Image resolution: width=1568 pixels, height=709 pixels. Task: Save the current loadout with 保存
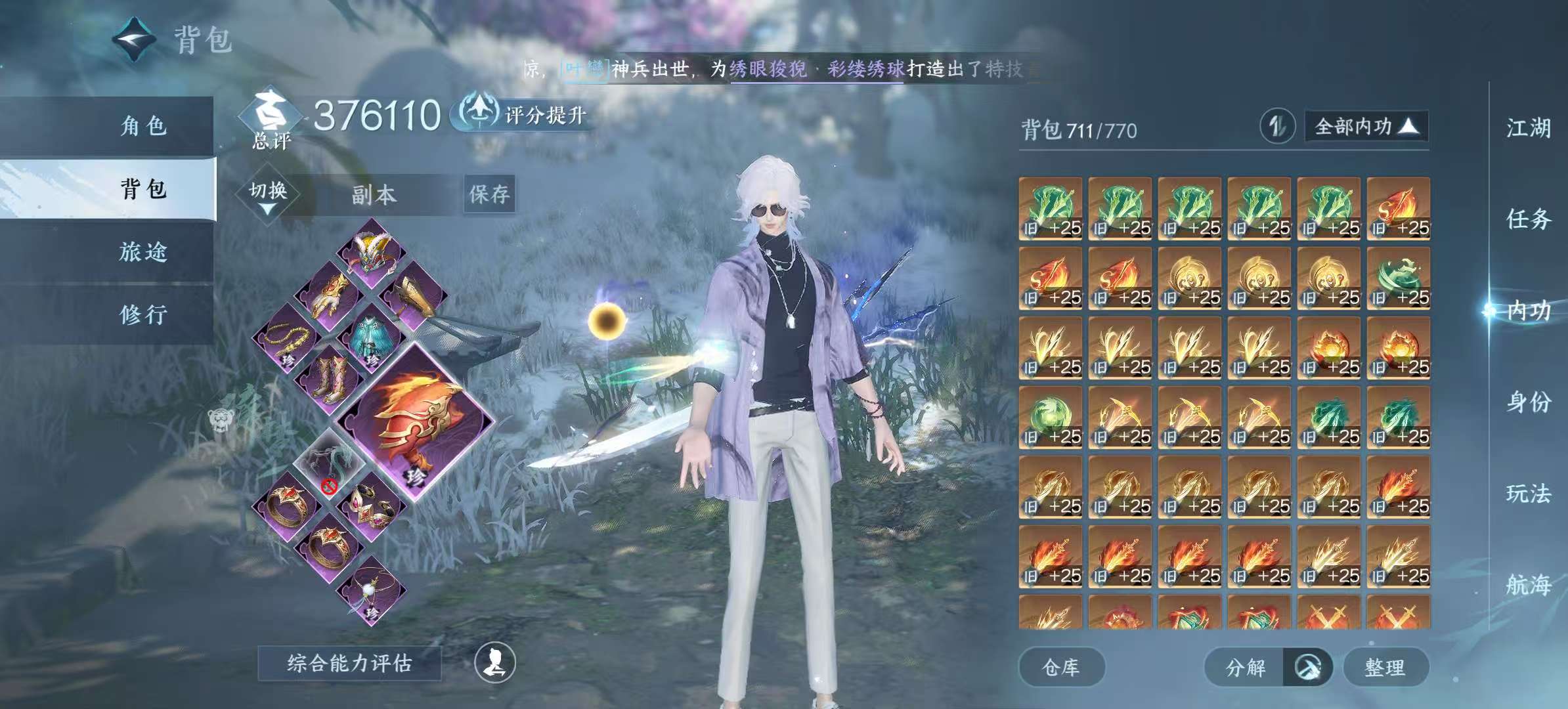point(489,194)
